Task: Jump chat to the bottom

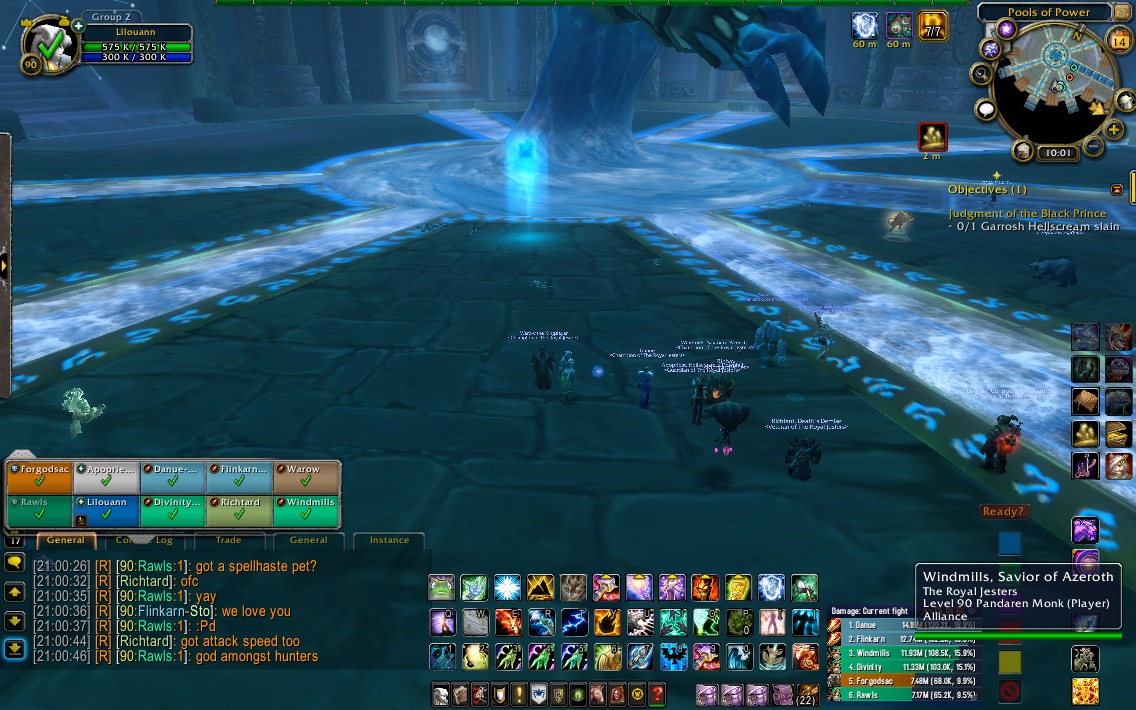Action: click(14, 649)
